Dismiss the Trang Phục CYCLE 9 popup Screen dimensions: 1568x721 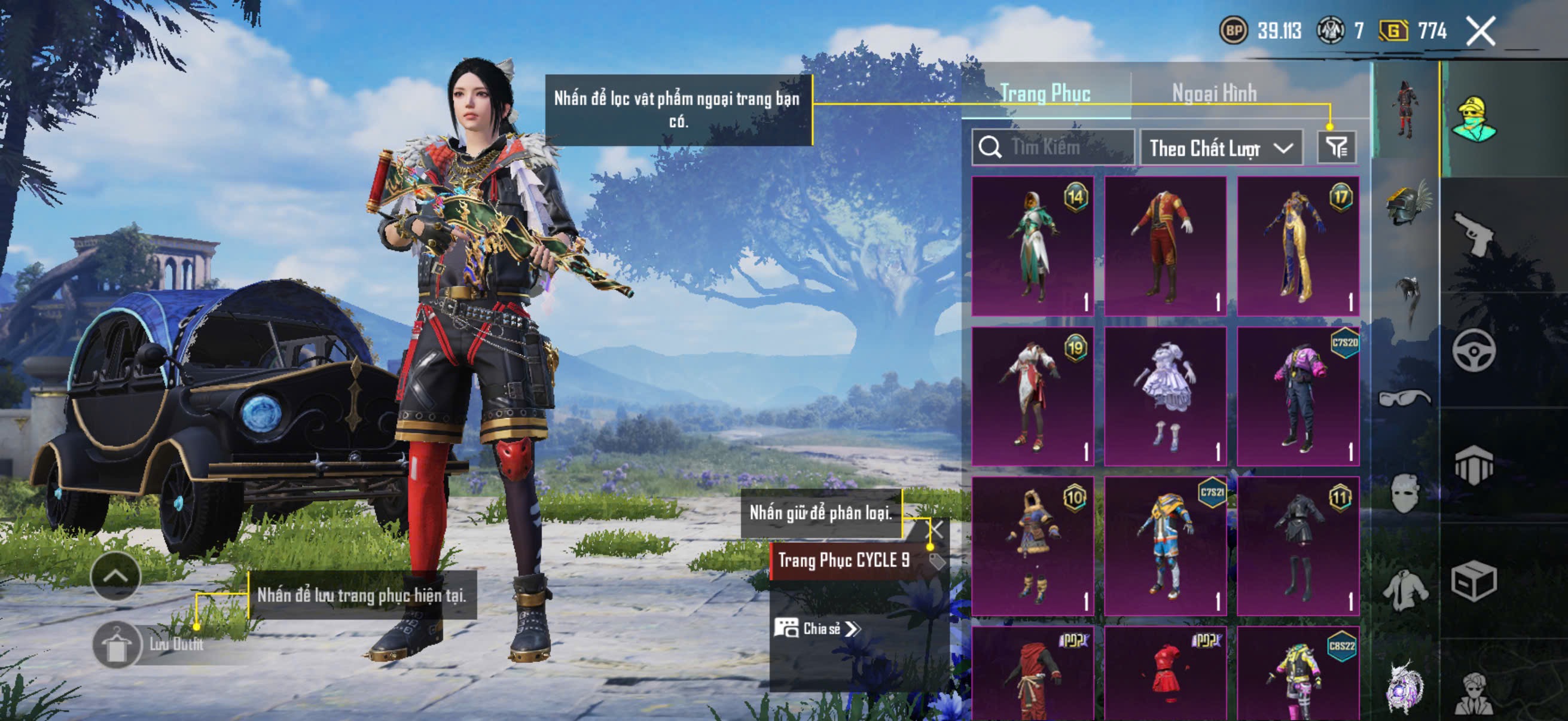[935, 529]
